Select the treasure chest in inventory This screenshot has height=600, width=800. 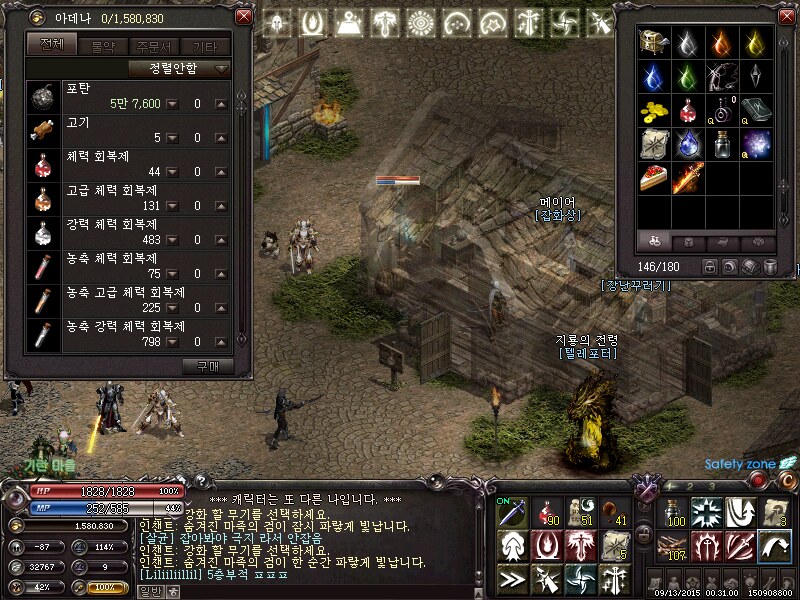tap(655, 42)
